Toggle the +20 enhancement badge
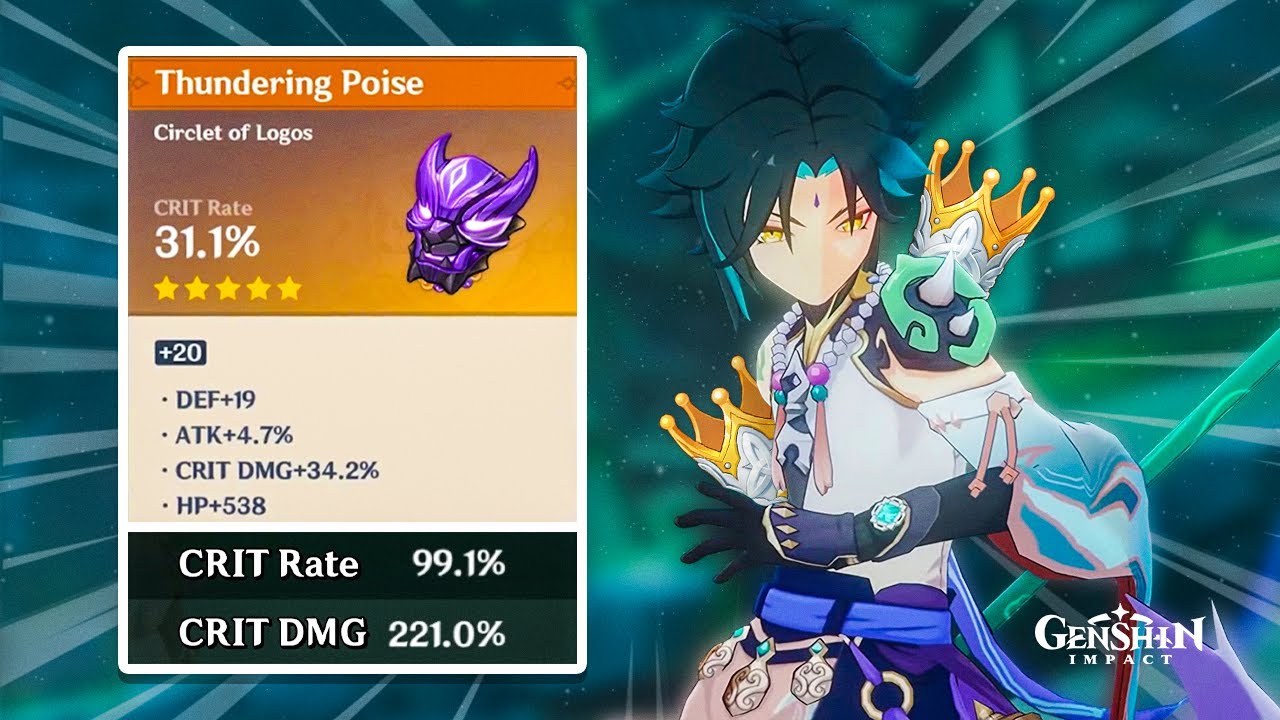This screenshot has height=720, width=1280. [x=183, y=352]
